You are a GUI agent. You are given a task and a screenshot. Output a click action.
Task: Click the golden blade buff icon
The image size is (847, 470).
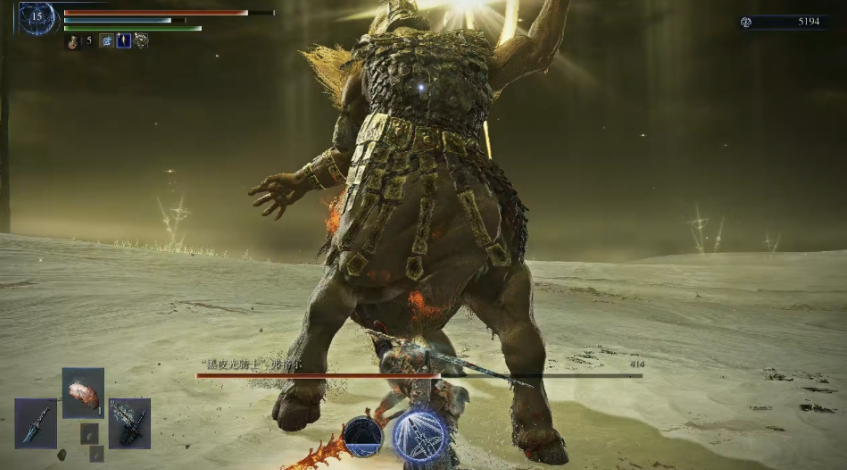pos(124,41)
